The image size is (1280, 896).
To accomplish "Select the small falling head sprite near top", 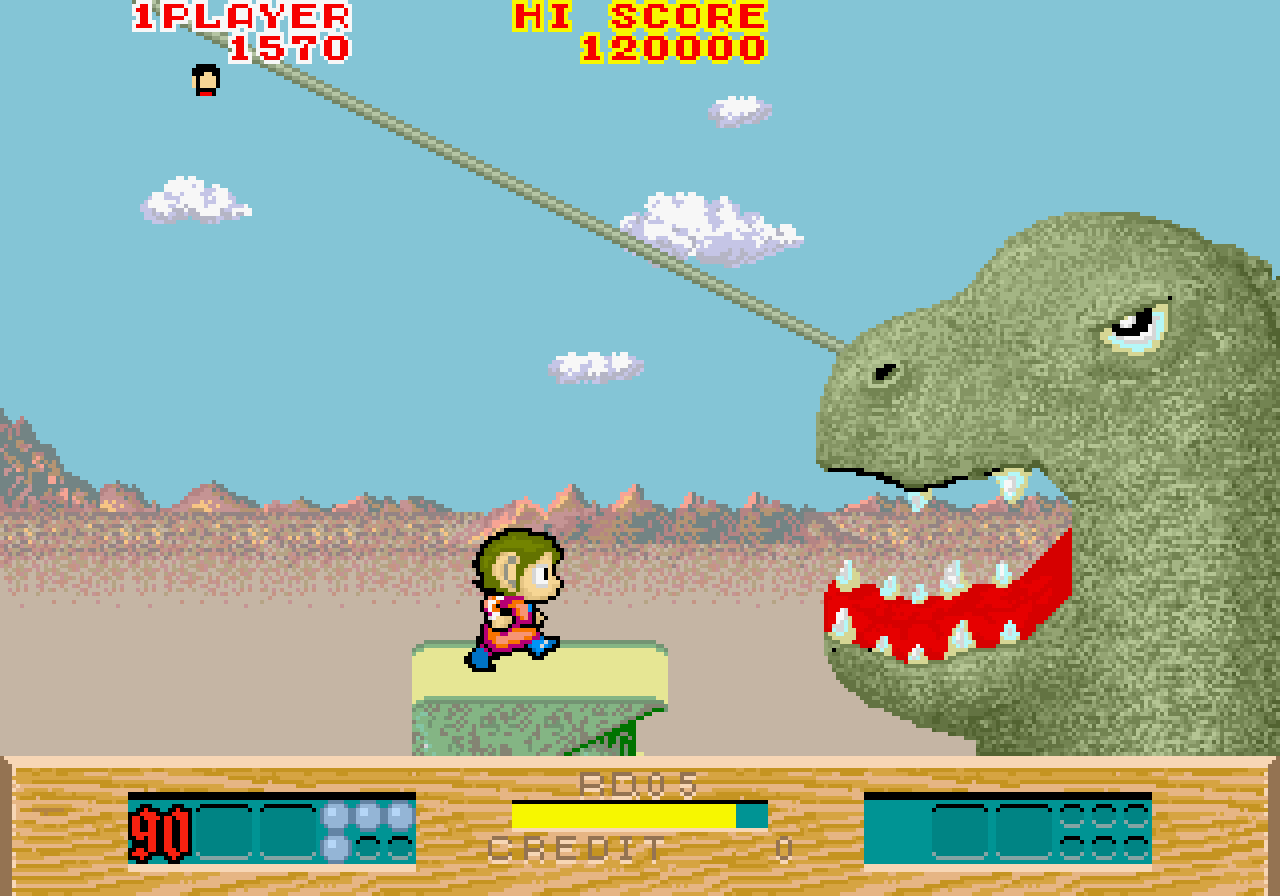I will click(204, 80).
